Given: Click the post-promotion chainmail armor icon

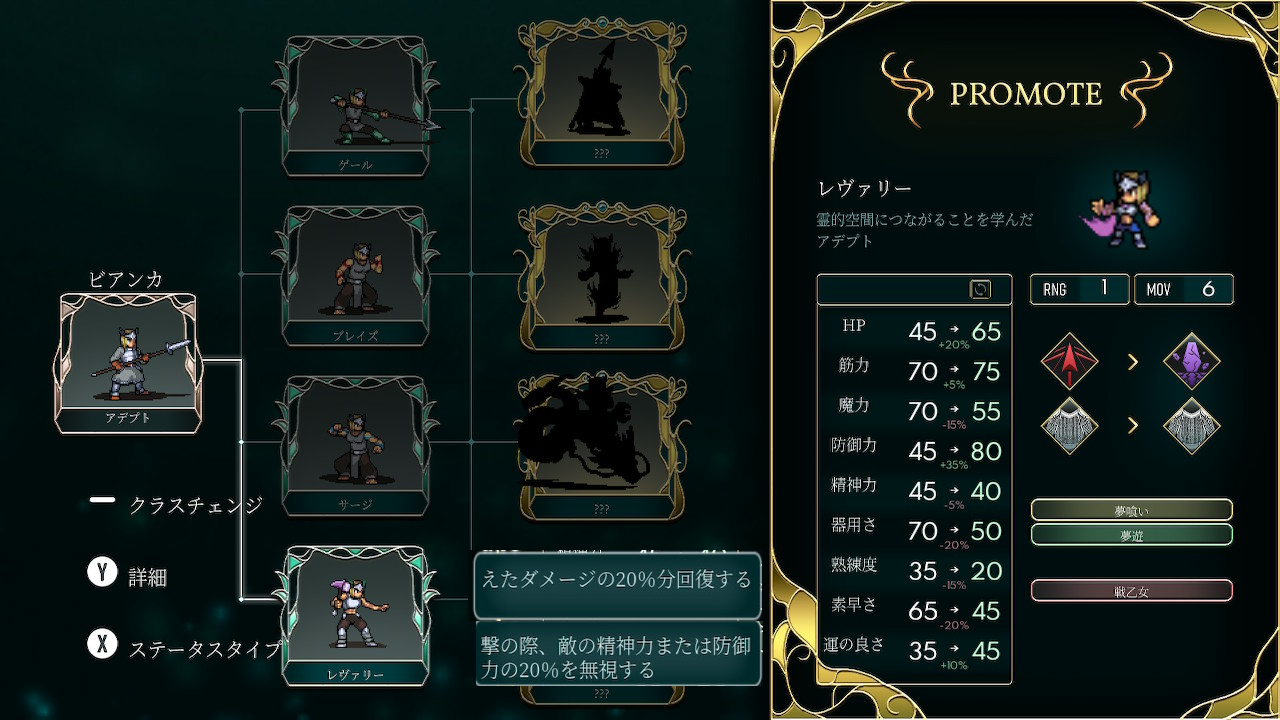Looking at the screenshot, I should tap(1192, 426).
